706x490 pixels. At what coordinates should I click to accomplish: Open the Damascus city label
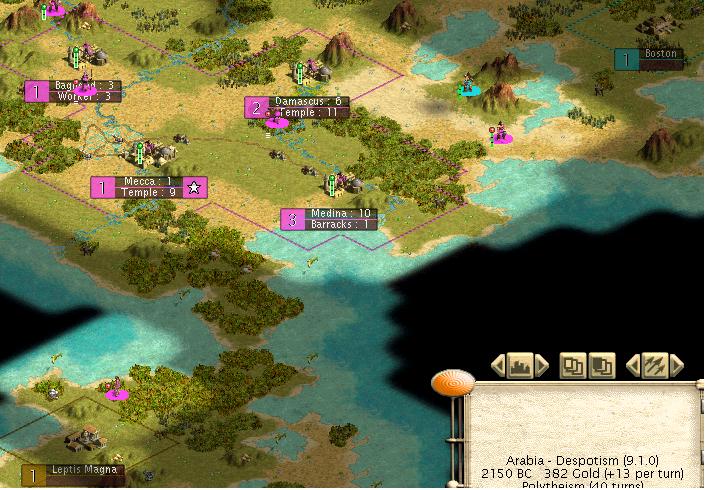coord(296,107)
